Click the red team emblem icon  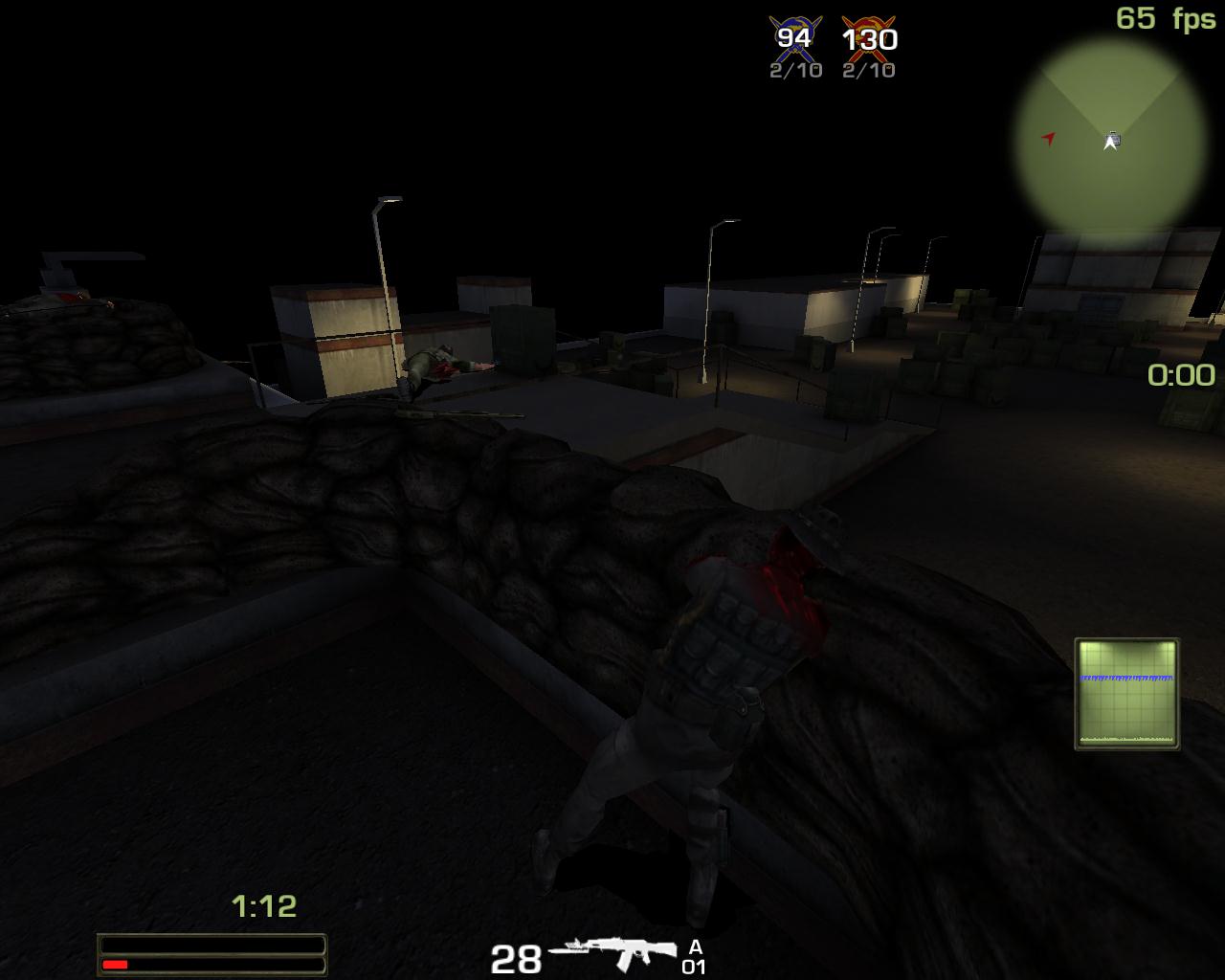(869, 38)
